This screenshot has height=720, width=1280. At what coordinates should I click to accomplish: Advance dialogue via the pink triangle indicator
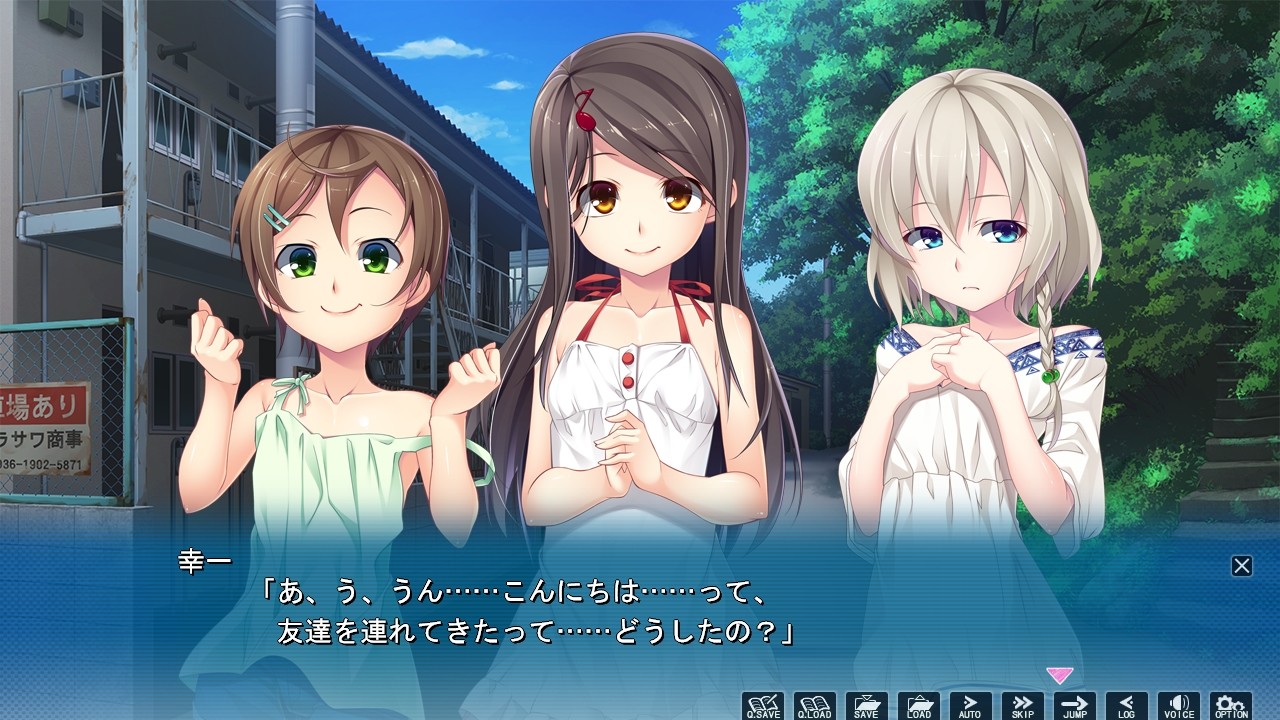tap(1059, 676)
